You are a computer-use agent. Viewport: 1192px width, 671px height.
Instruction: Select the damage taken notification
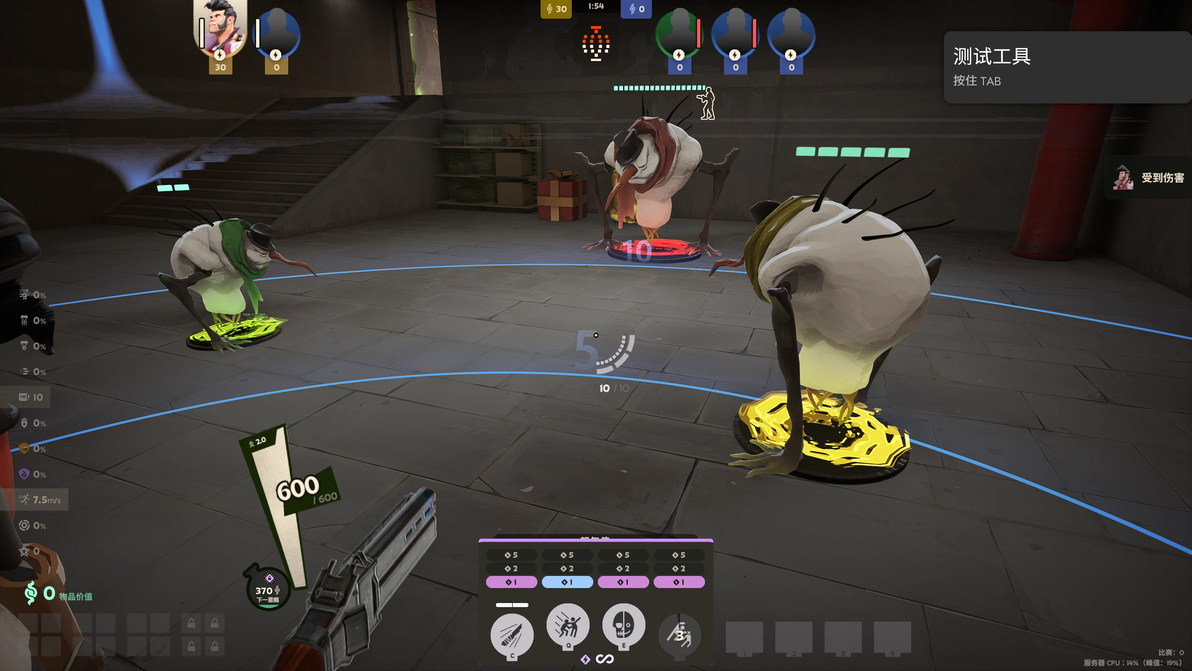click(1151, 178)
